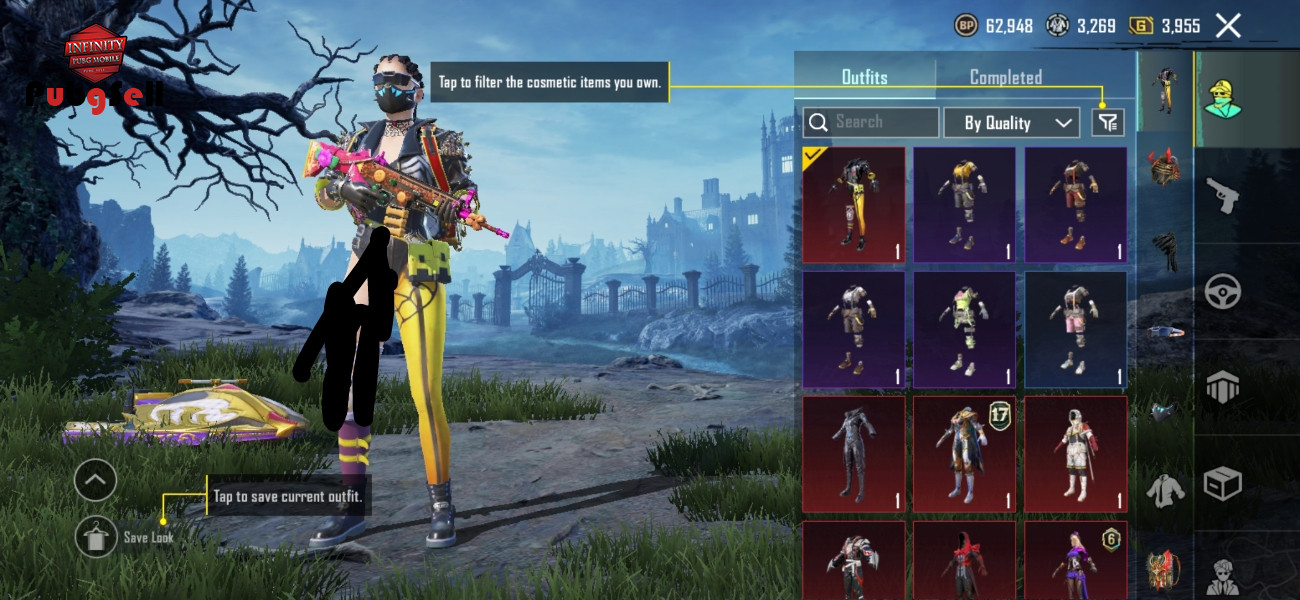The height and width of the screenshot is (600, 1300).
Task: Choose the outfit with pink shorts
Action: click(1075, 329)
